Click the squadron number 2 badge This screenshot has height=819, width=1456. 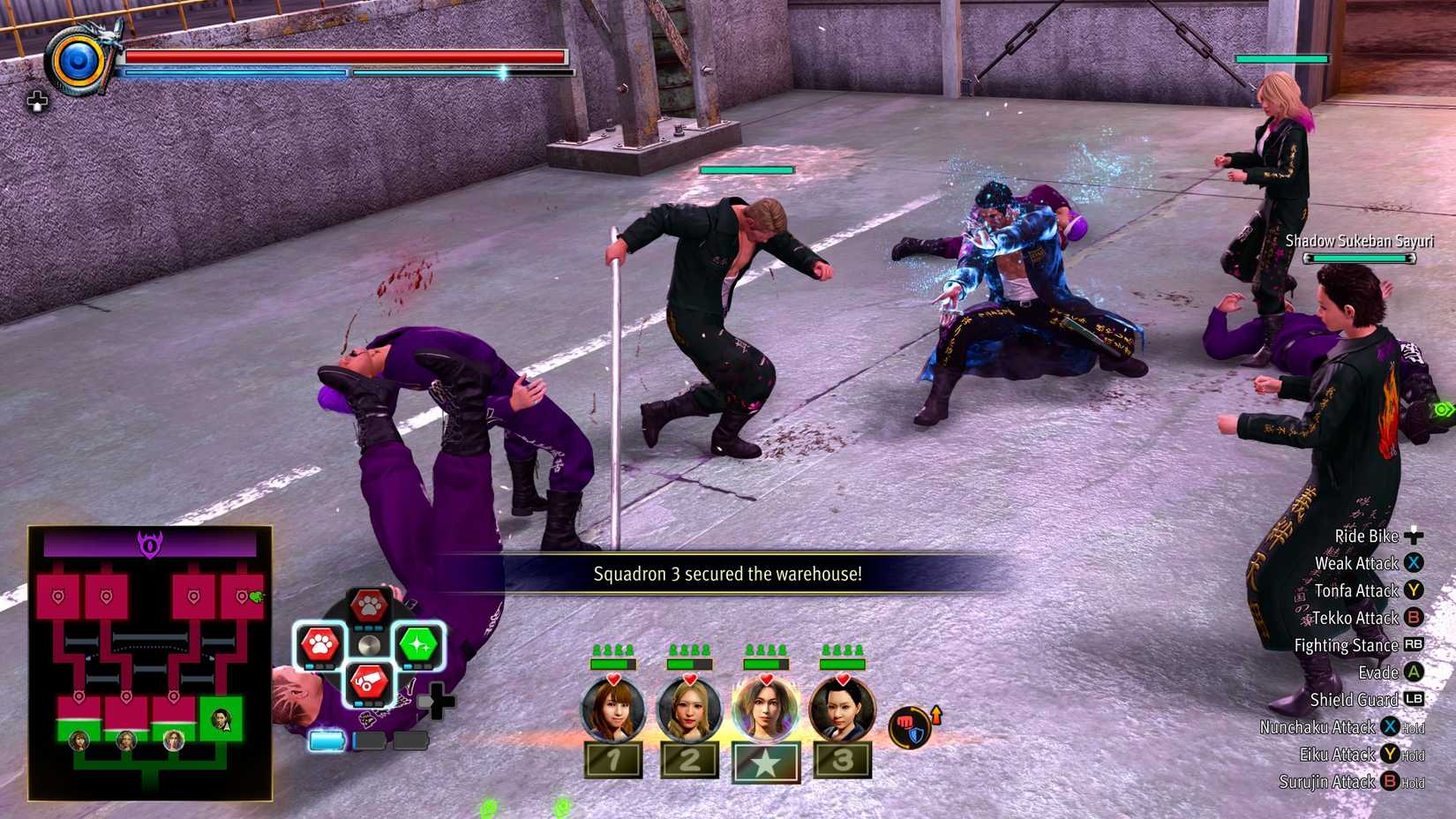[x=689, y=760]
